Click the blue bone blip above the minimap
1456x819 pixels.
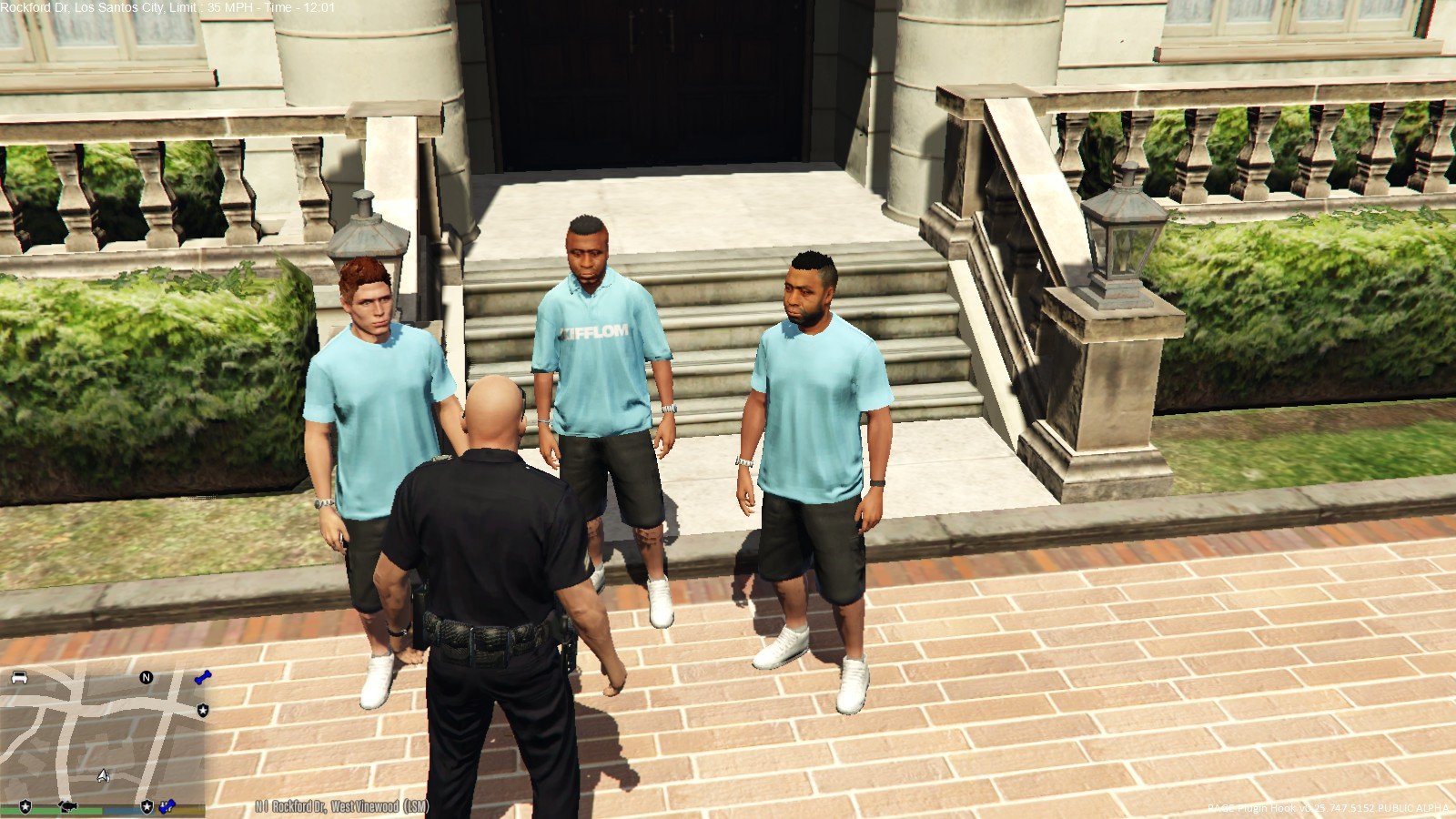click(x=204, y=677)
